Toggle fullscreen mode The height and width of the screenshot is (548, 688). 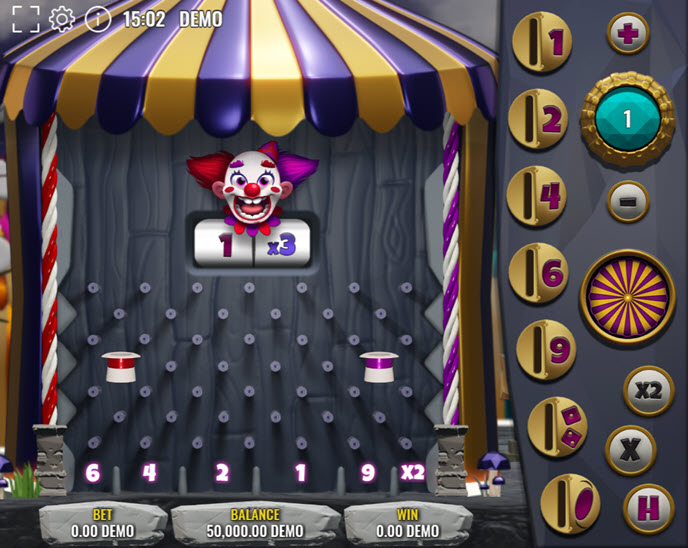pos(25,19)
